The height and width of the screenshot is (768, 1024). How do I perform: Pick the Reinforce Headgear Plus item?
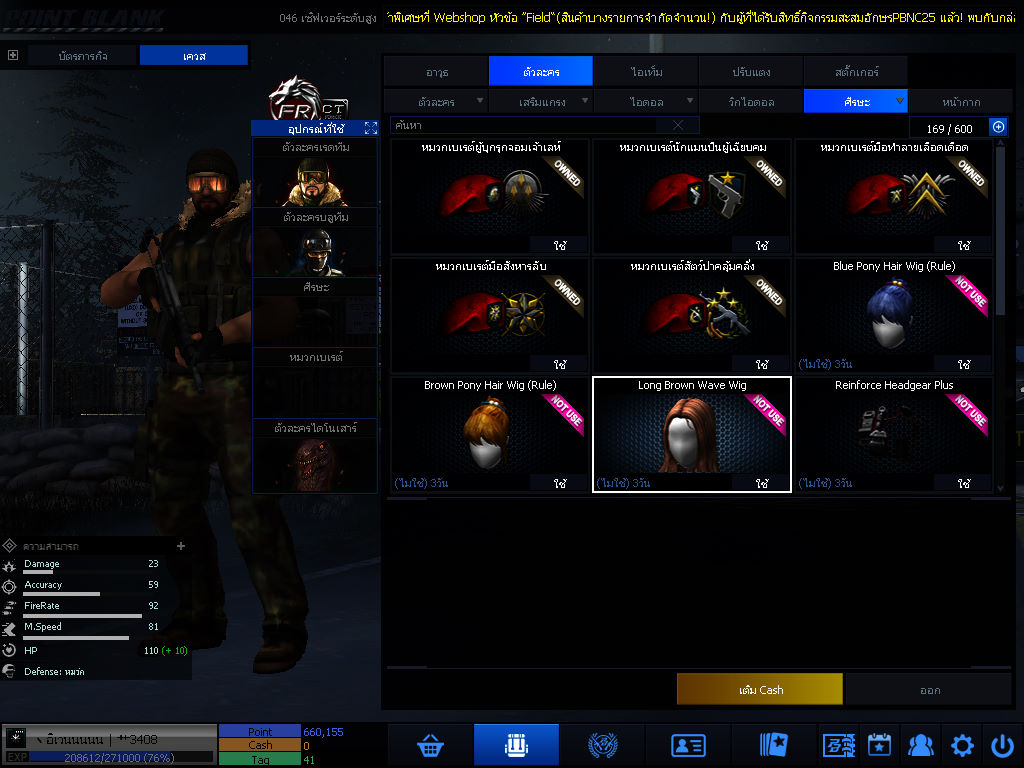coord(893,434)
